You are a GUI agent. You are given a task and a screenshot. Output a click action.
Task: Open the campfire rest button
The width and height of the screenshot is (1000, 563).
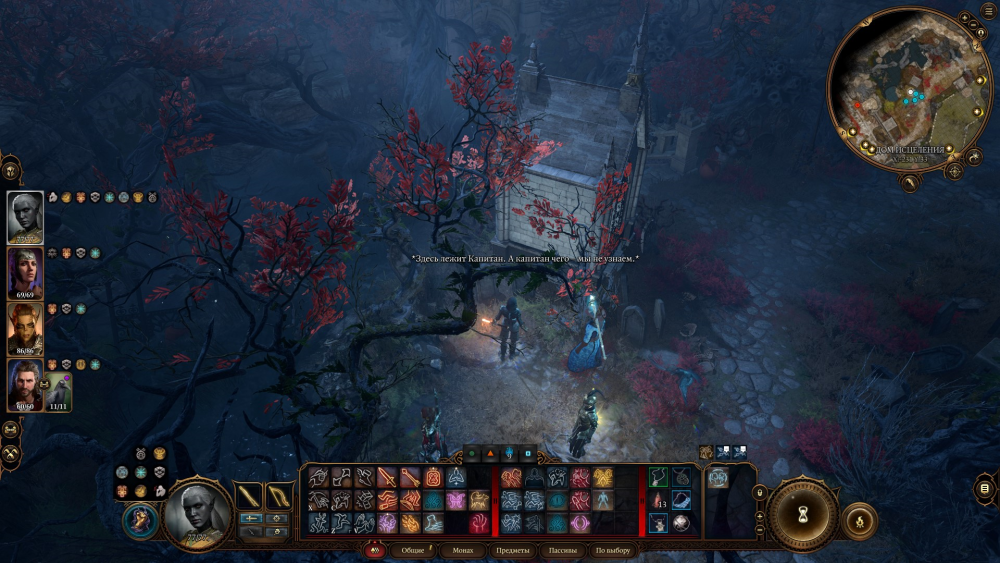pyautogui.click(x=860, y=520)
